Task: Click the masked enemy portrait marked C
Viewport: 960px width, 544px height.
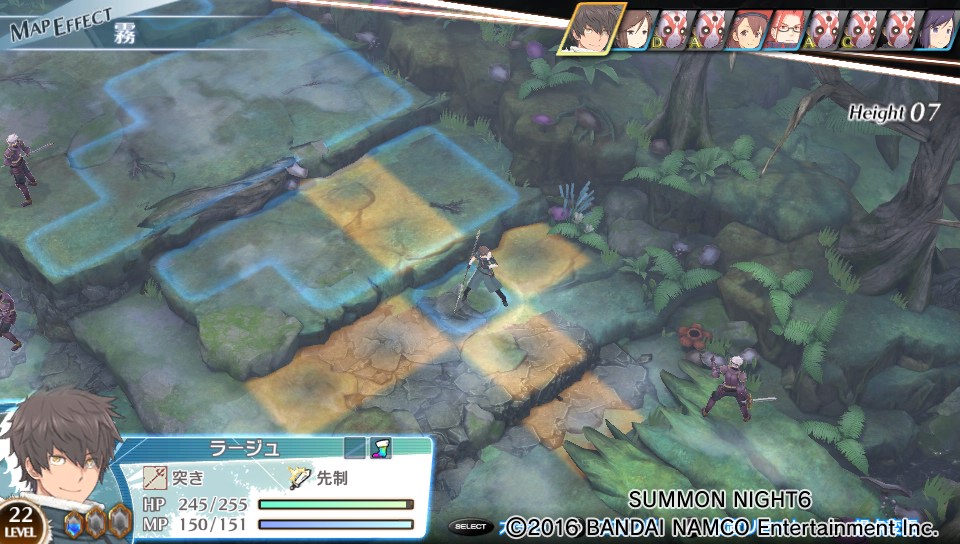Action: [x=860, y=32]
